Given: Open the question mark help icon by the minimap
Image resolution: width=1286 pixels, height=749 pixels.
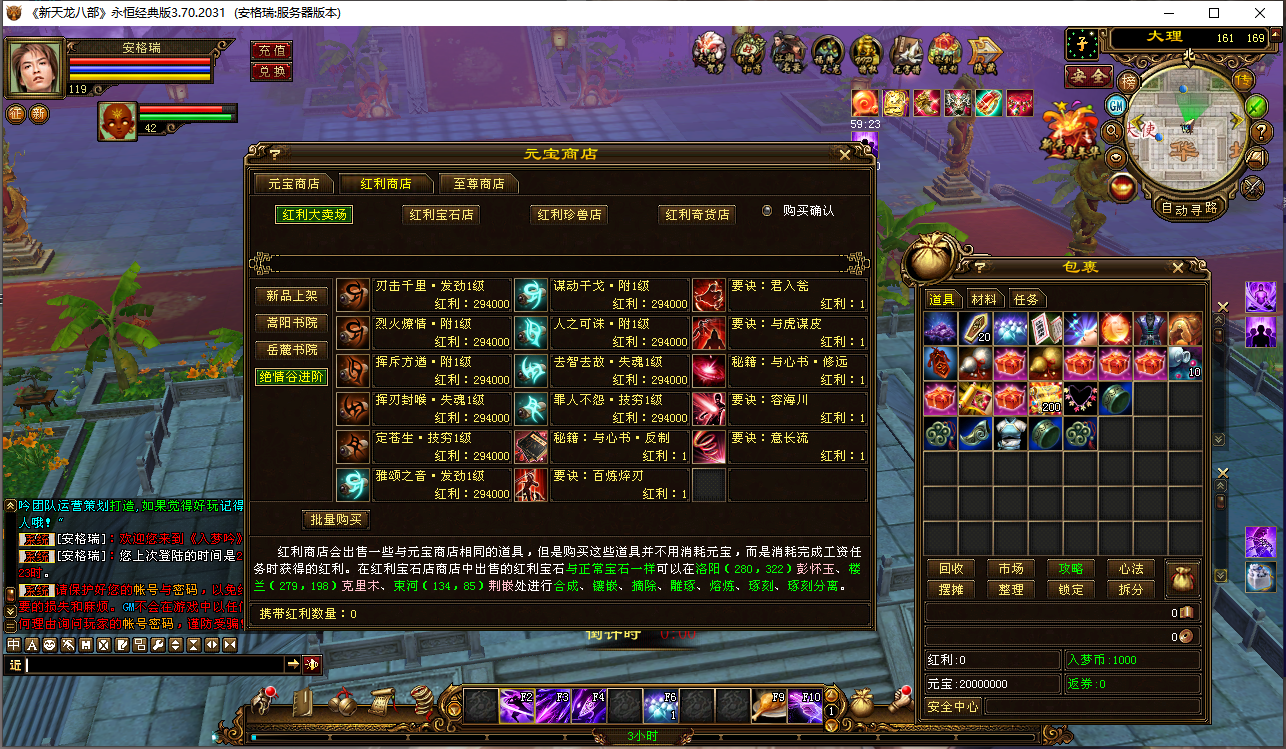Looking at the screenshot, I should (1262, 131).
